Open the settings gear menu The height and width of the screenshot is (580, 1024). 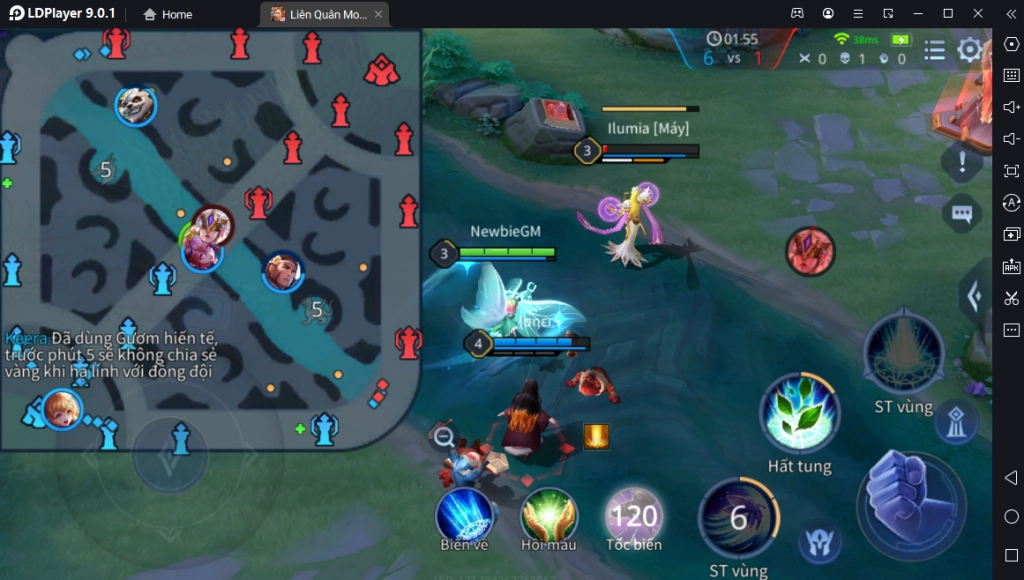point(969,50)
